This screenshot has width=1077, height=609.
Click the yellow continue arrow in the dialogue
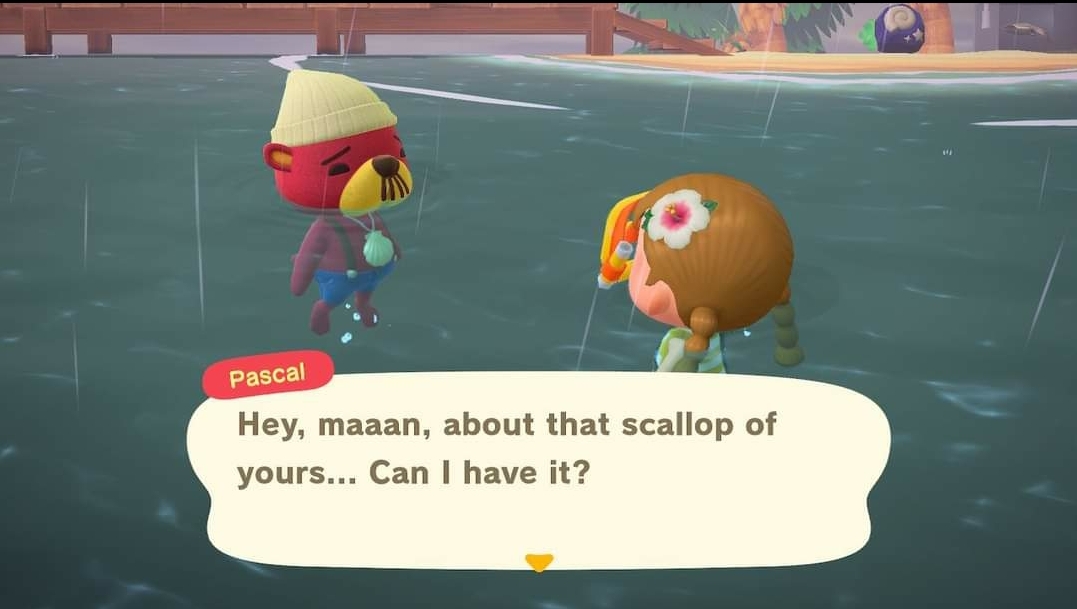538,562
